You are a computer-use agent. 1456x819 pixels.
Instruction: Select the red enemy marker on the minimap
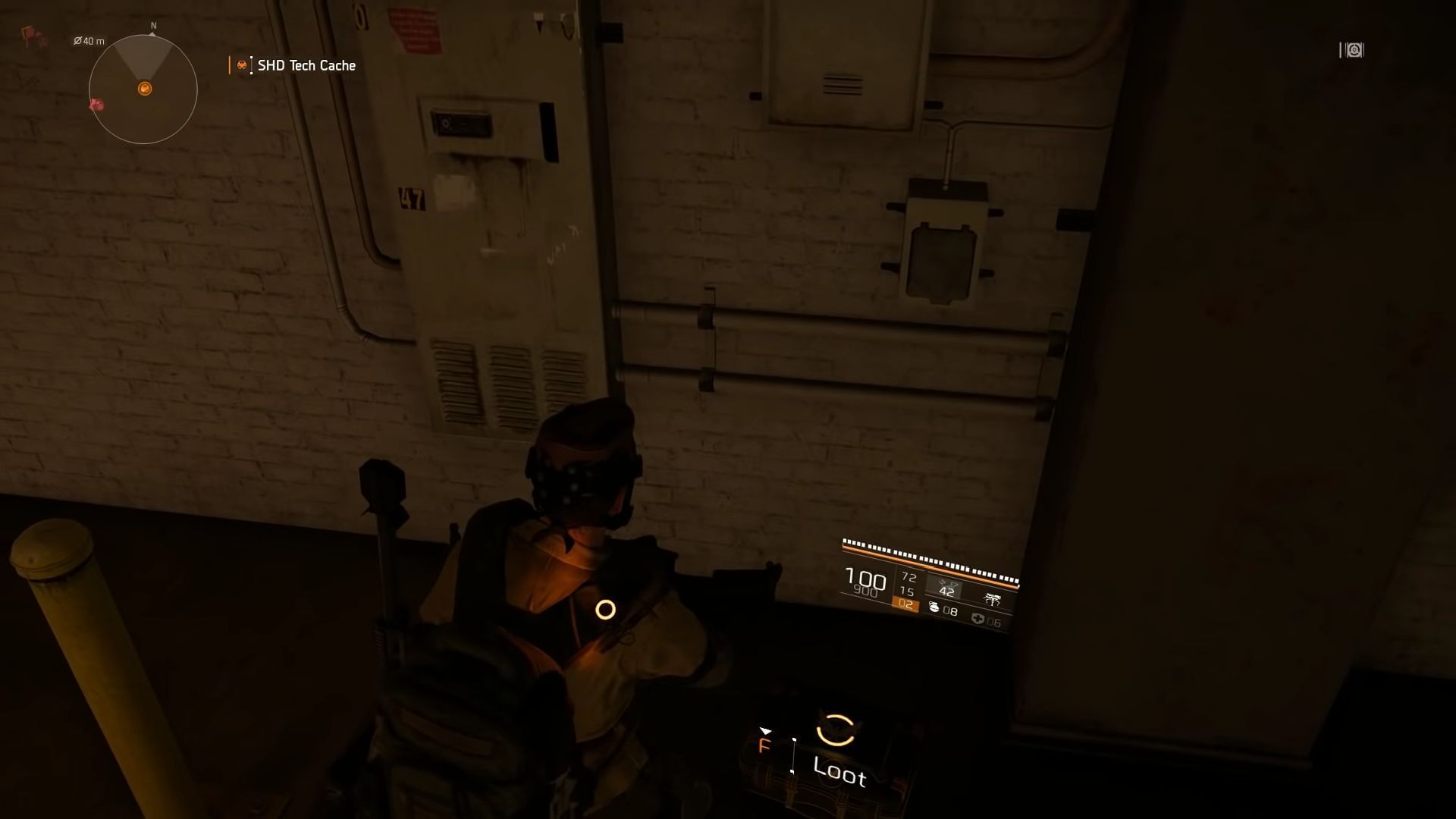(96, 103)
